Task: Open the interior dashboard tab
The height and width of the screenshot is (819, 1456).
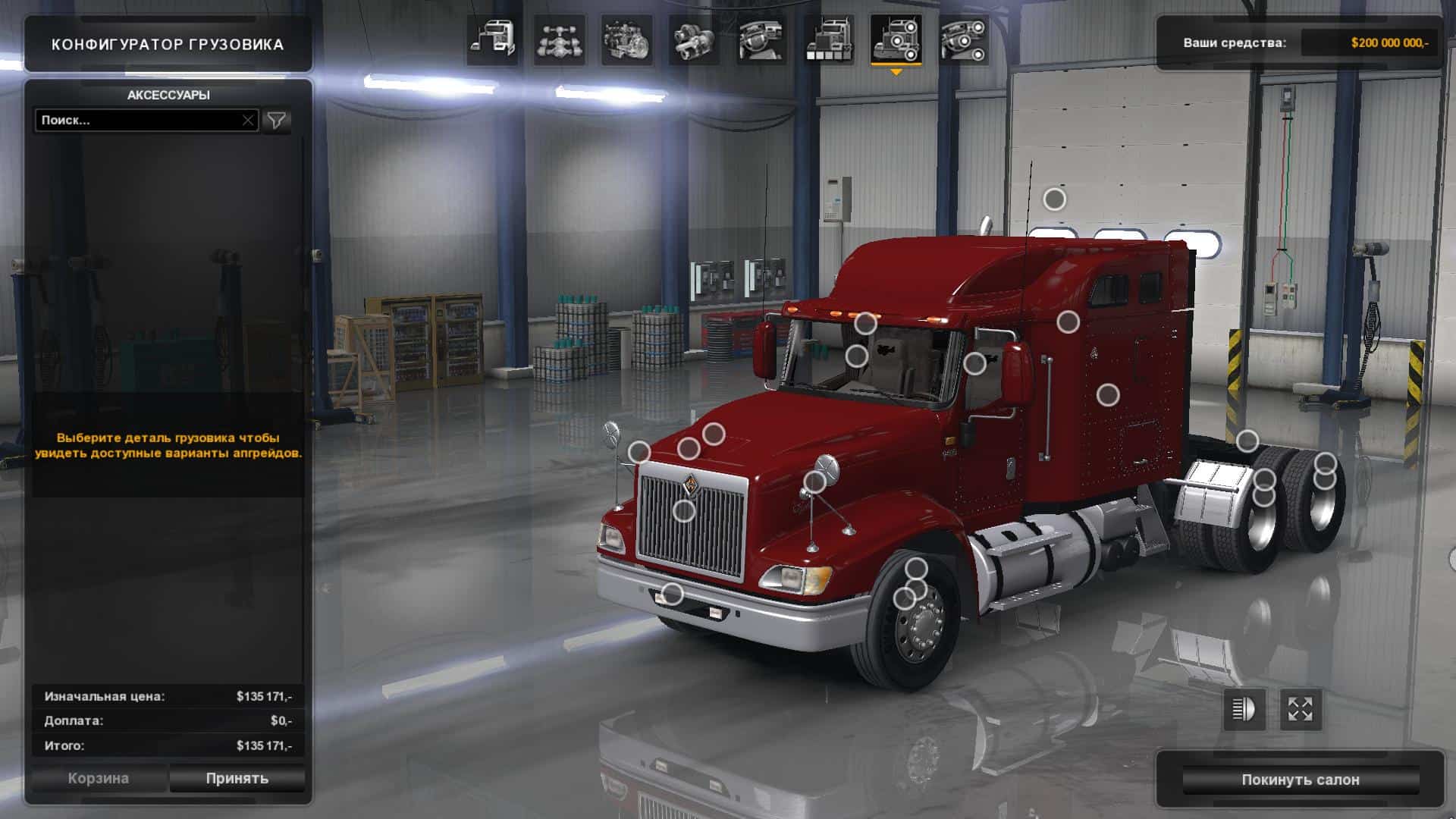Action: point(761,40)
